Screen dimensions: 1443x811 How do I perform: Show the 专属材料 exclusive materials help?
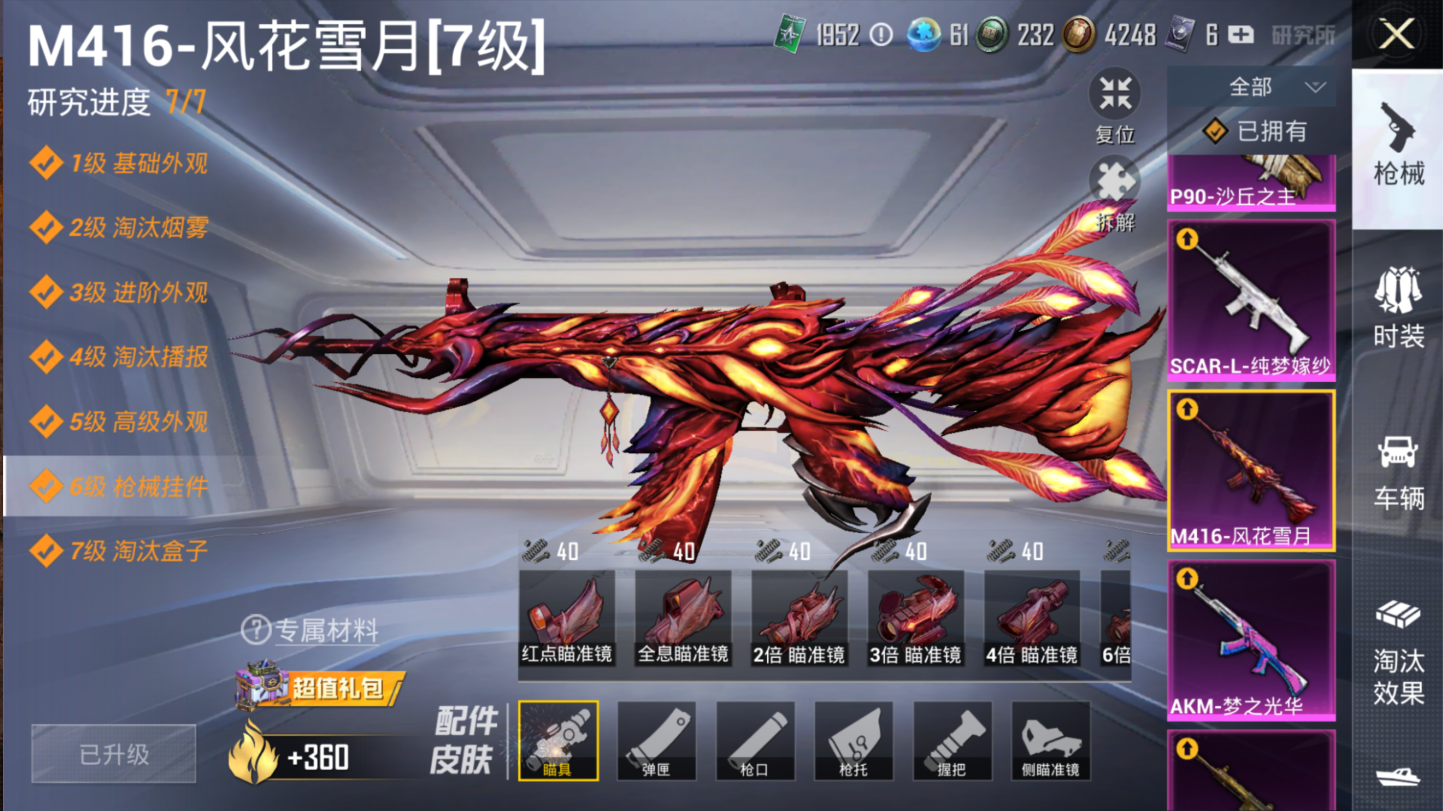tap(310, 630)
